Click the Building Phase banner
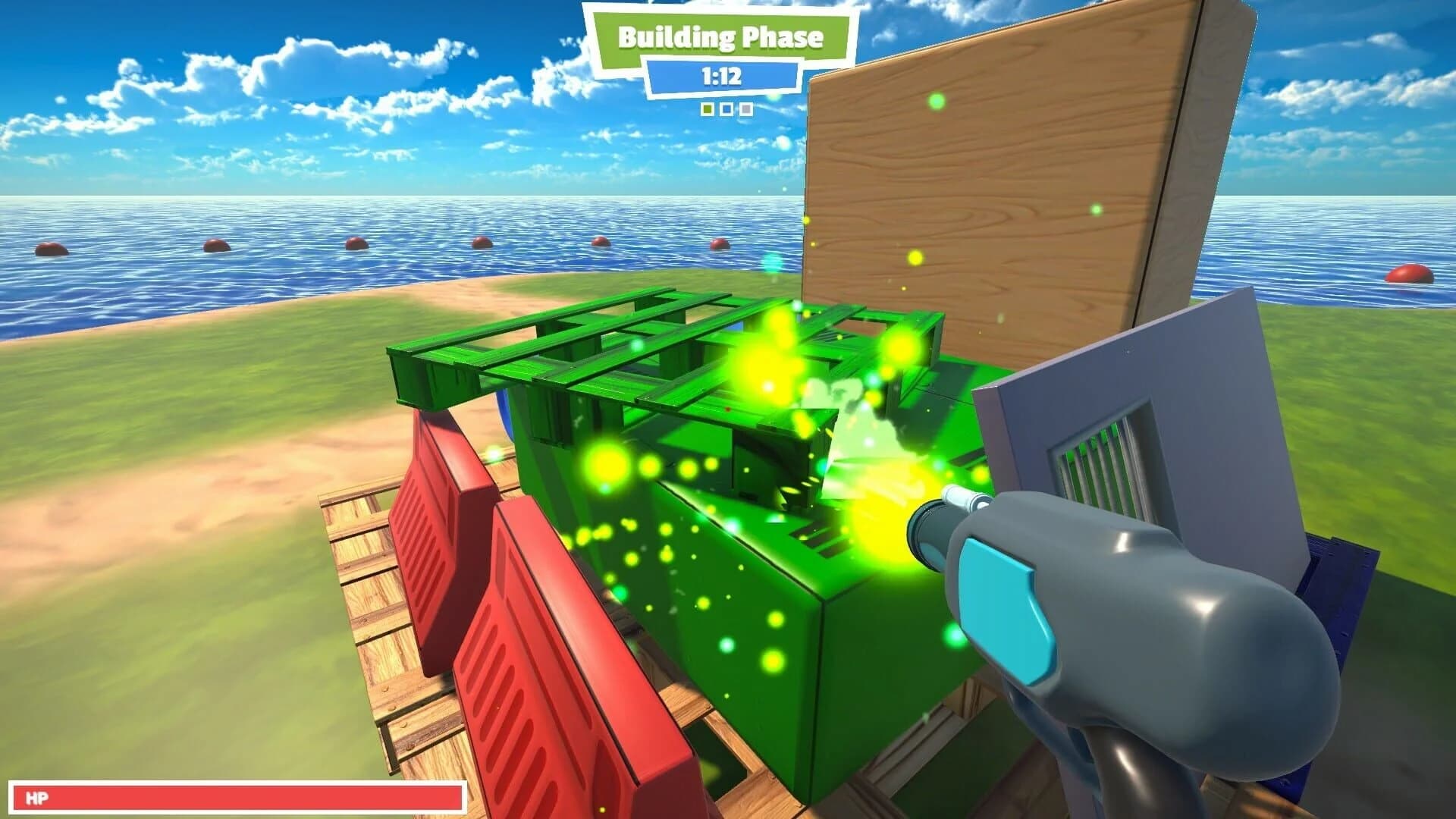 (x=720, y=36)
